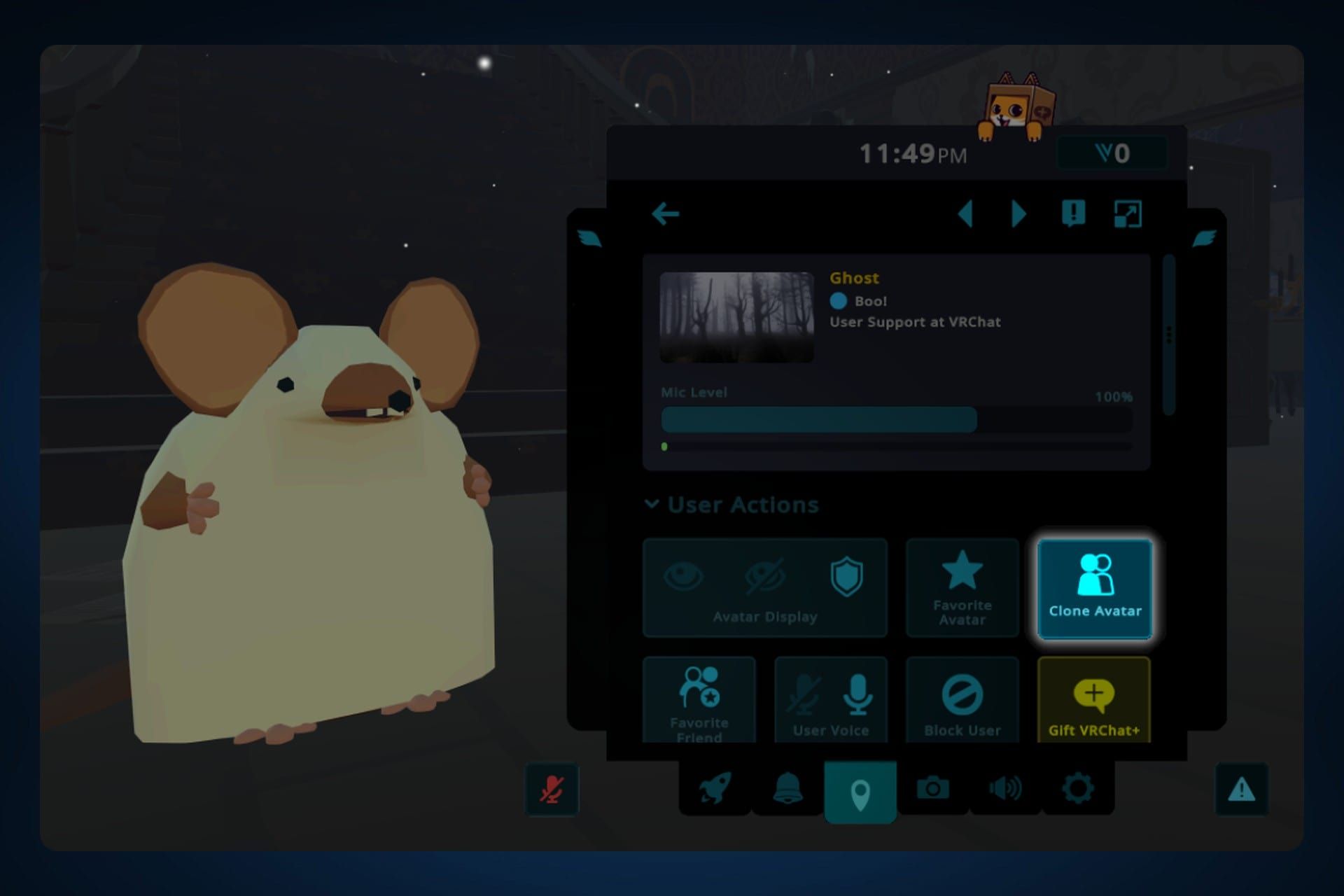Viewport: 1344px width, 896px height.
Task: Report user via exclamation speech bubble icon
Action: [1073, 213]
